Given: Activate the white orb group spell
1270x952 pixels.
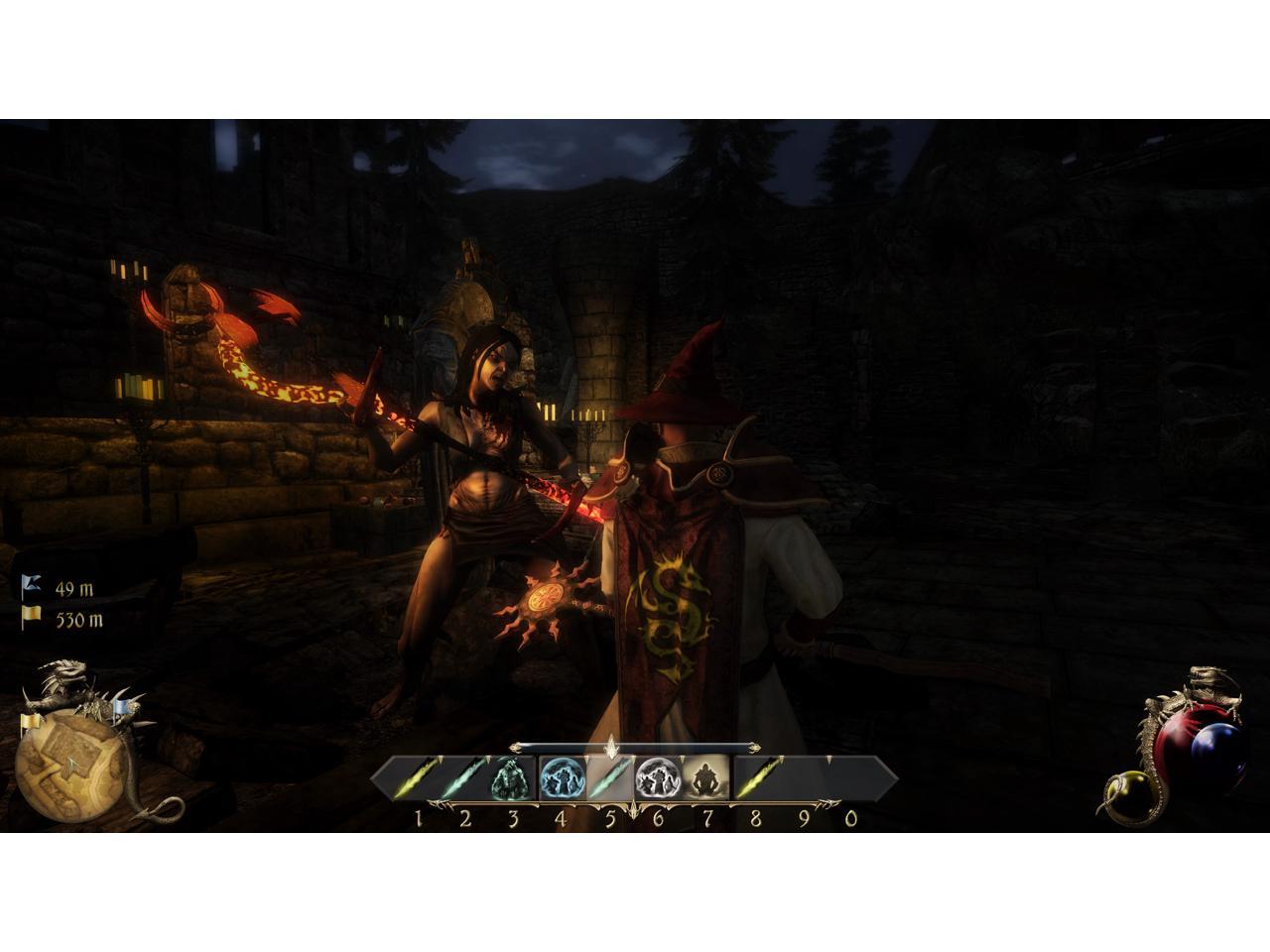Looking at the screenshot, I should (x=657, y=778).
